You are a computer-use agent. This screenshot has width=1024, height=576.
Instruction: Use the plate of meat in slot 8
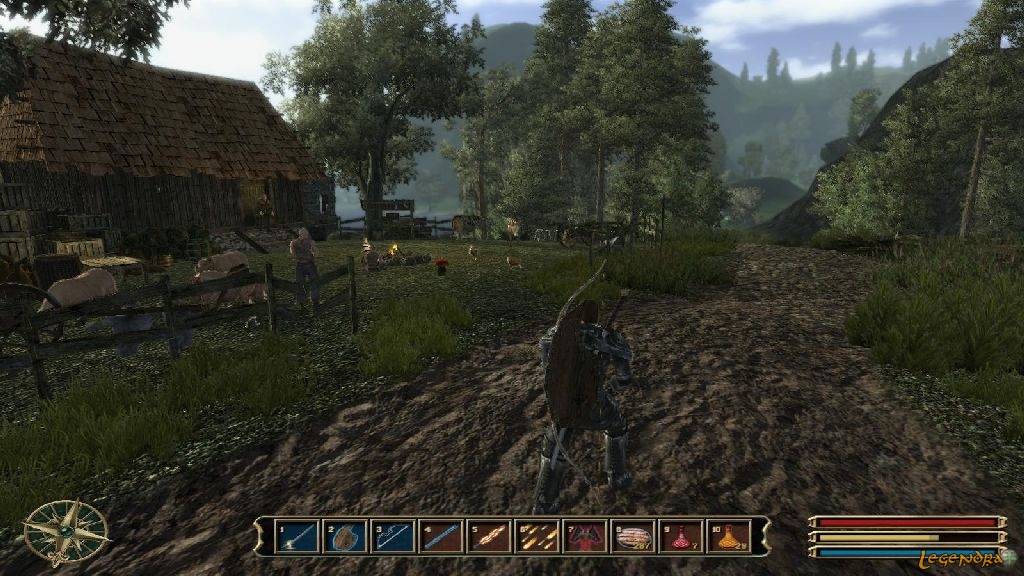tap(633, 537)
